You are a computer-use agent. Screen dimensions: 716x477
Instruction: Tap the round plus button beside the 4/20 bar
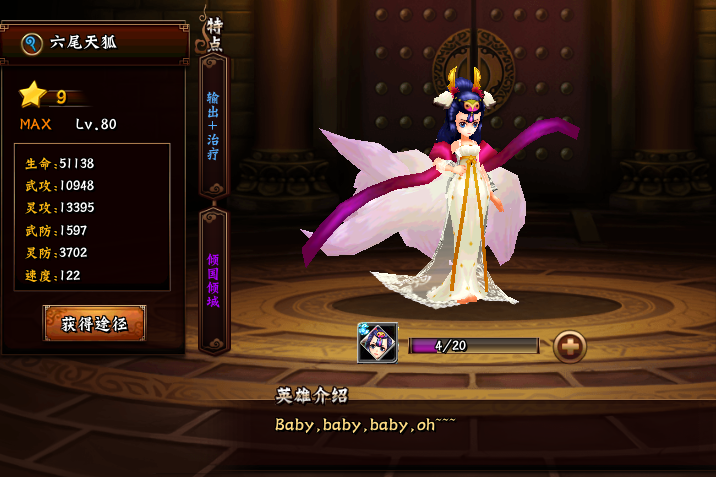pyautogui.click(x=569, y=345)
